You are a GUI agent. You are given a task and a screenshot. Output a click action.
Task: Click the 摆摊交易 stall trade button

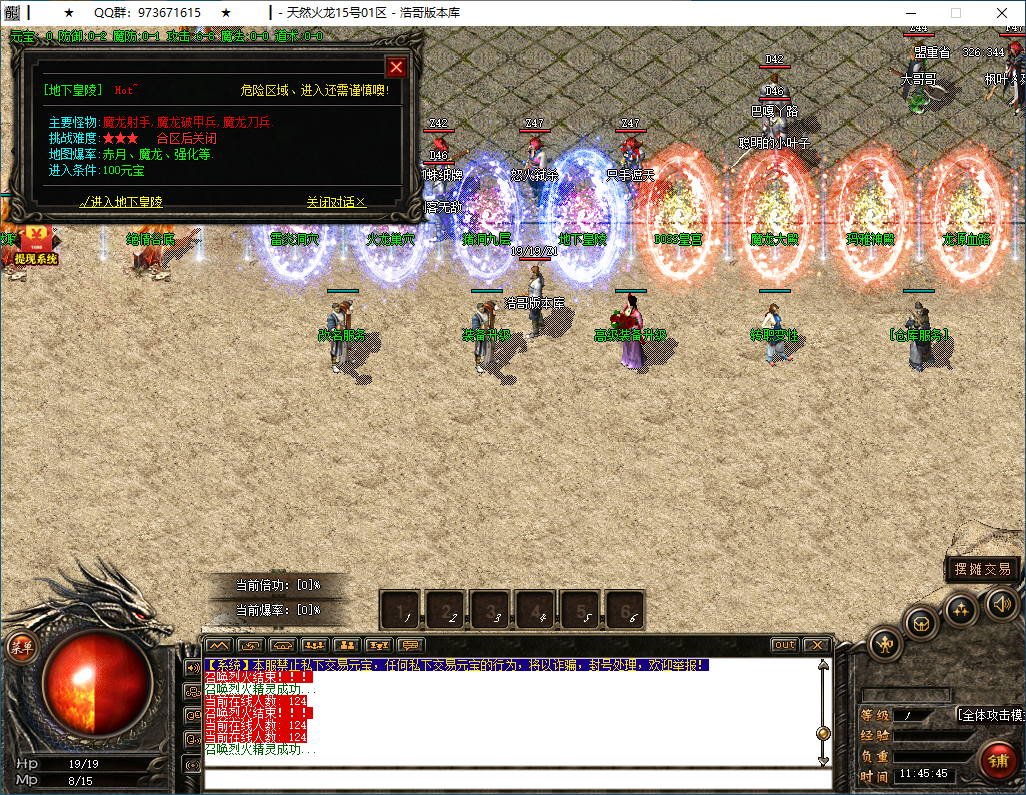[983, 569]
